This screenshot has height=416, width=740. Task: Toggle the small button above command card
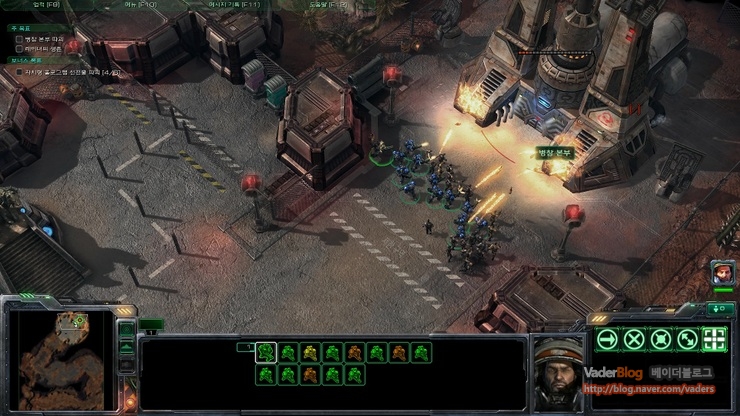719,309
